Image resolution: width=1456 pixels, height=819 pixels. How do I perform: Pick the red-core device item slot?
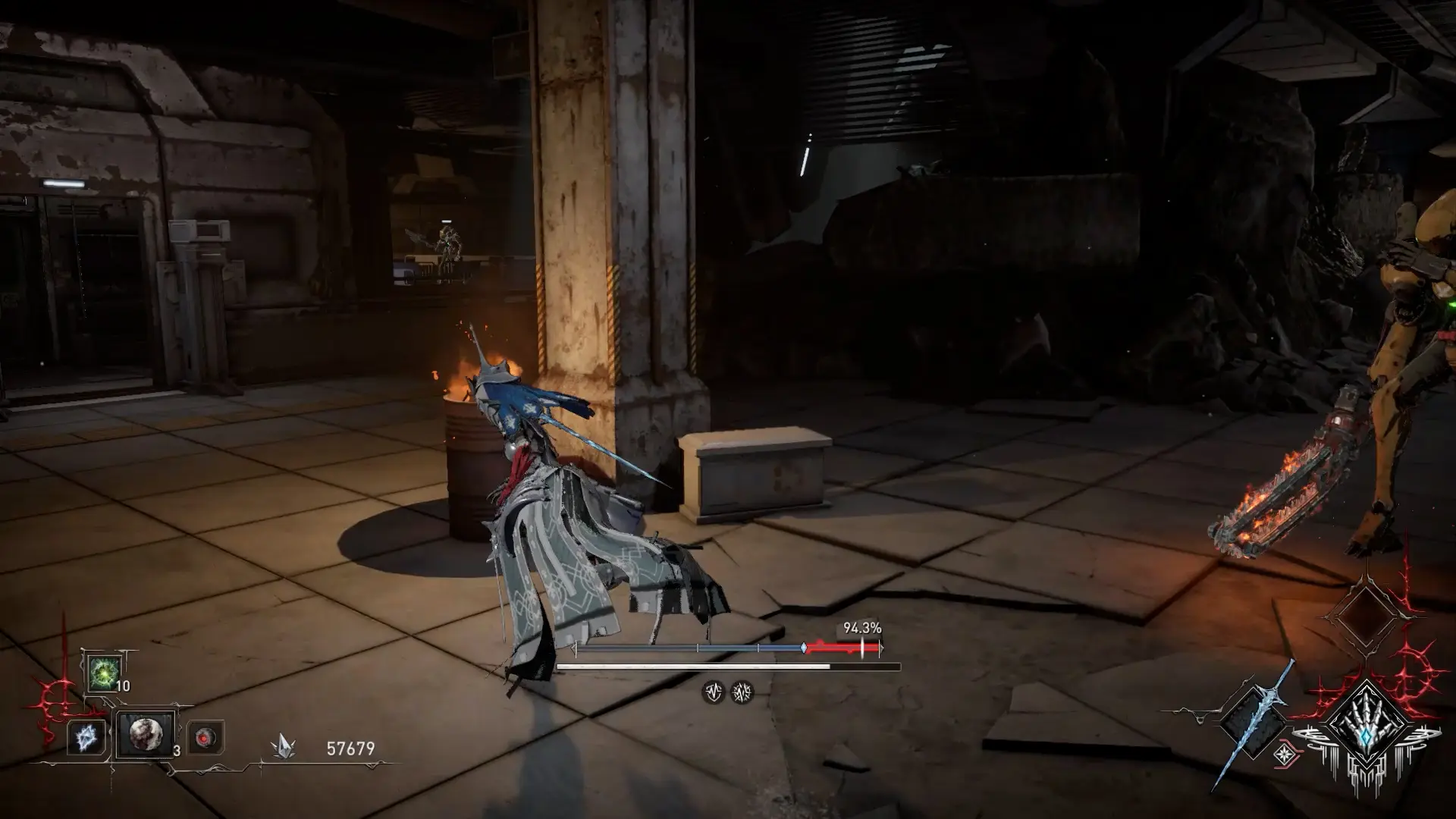(x=206, y=737)
